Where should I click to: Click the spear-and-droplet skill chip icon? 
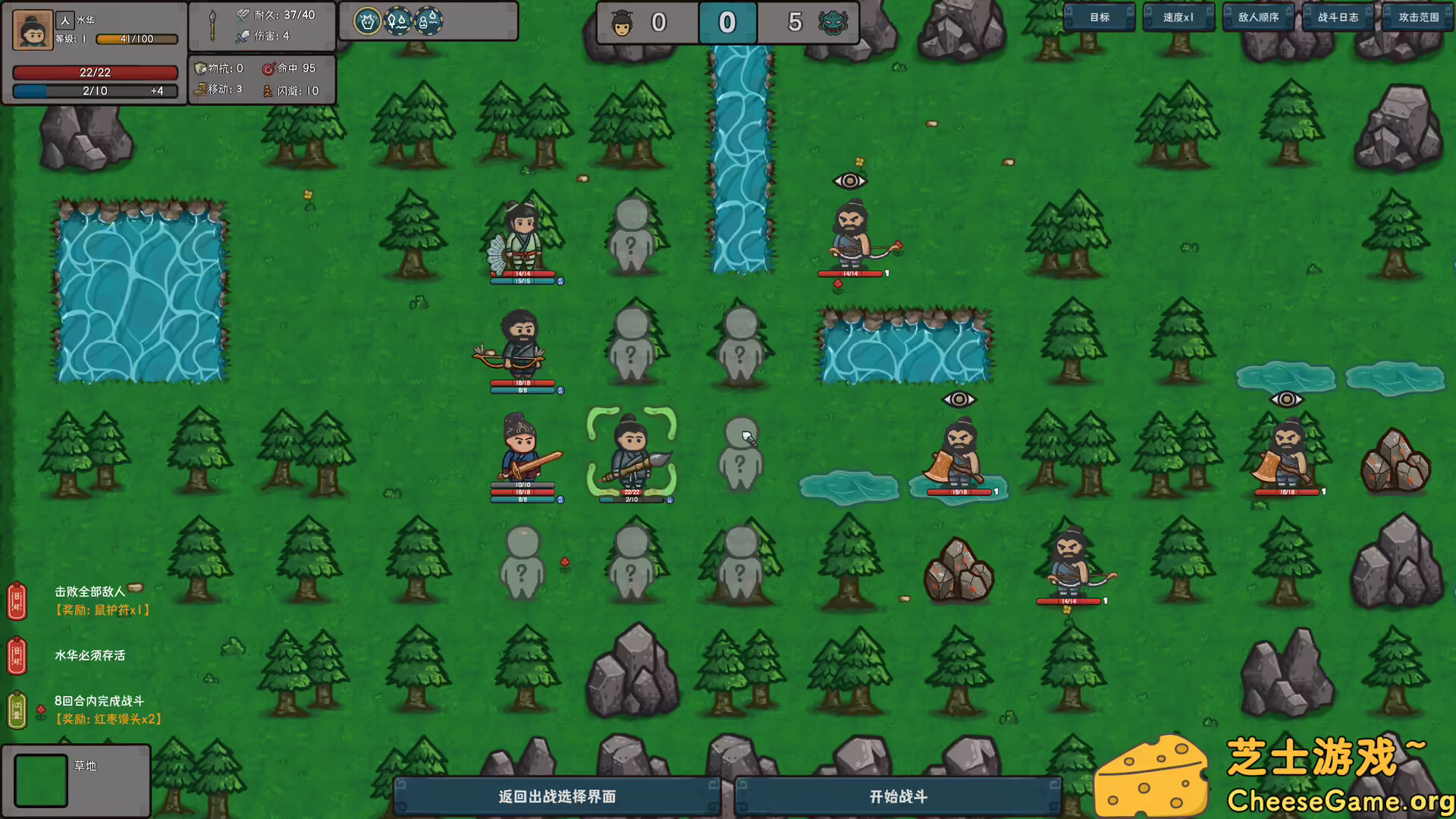tap(397, 21)
